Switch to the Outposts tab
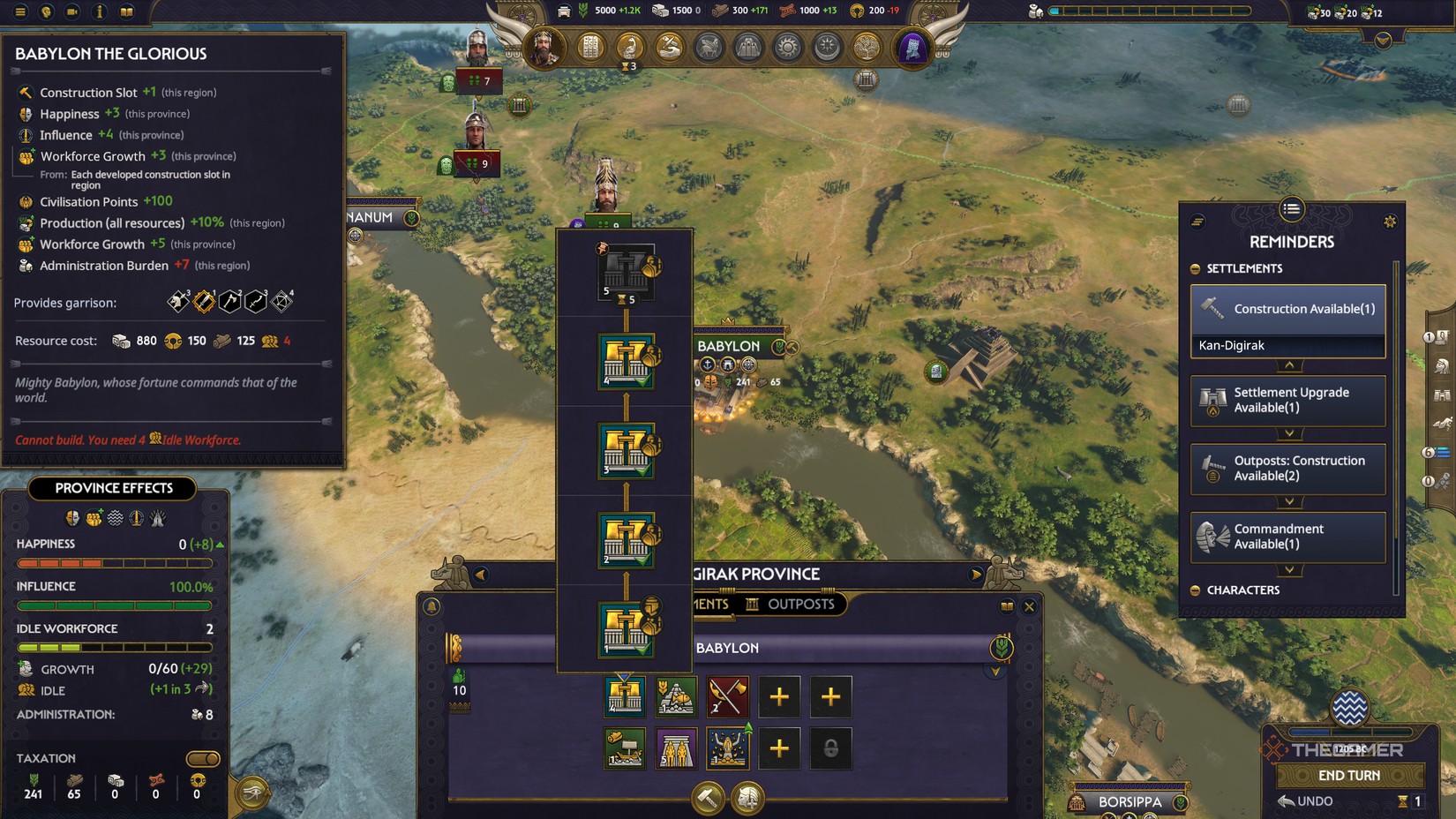1456x819 pixels. [790, 605]
